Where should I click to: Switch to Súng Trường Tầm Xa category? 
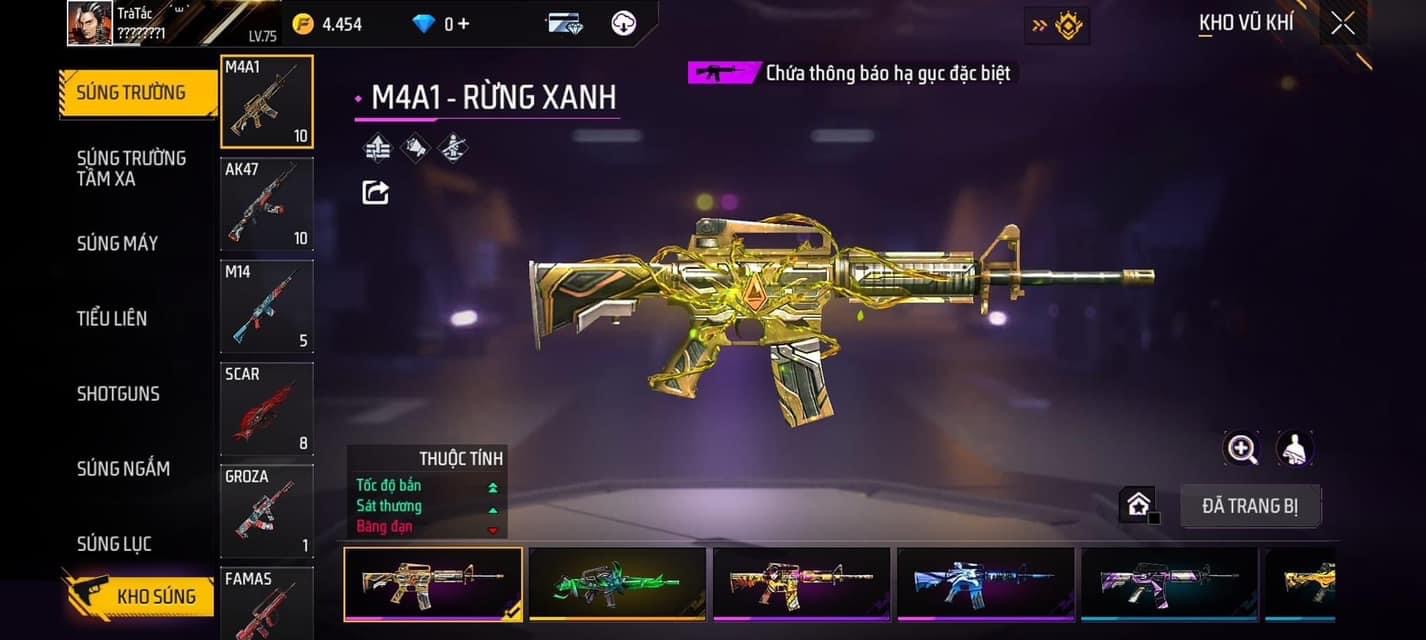pos(131,168)
